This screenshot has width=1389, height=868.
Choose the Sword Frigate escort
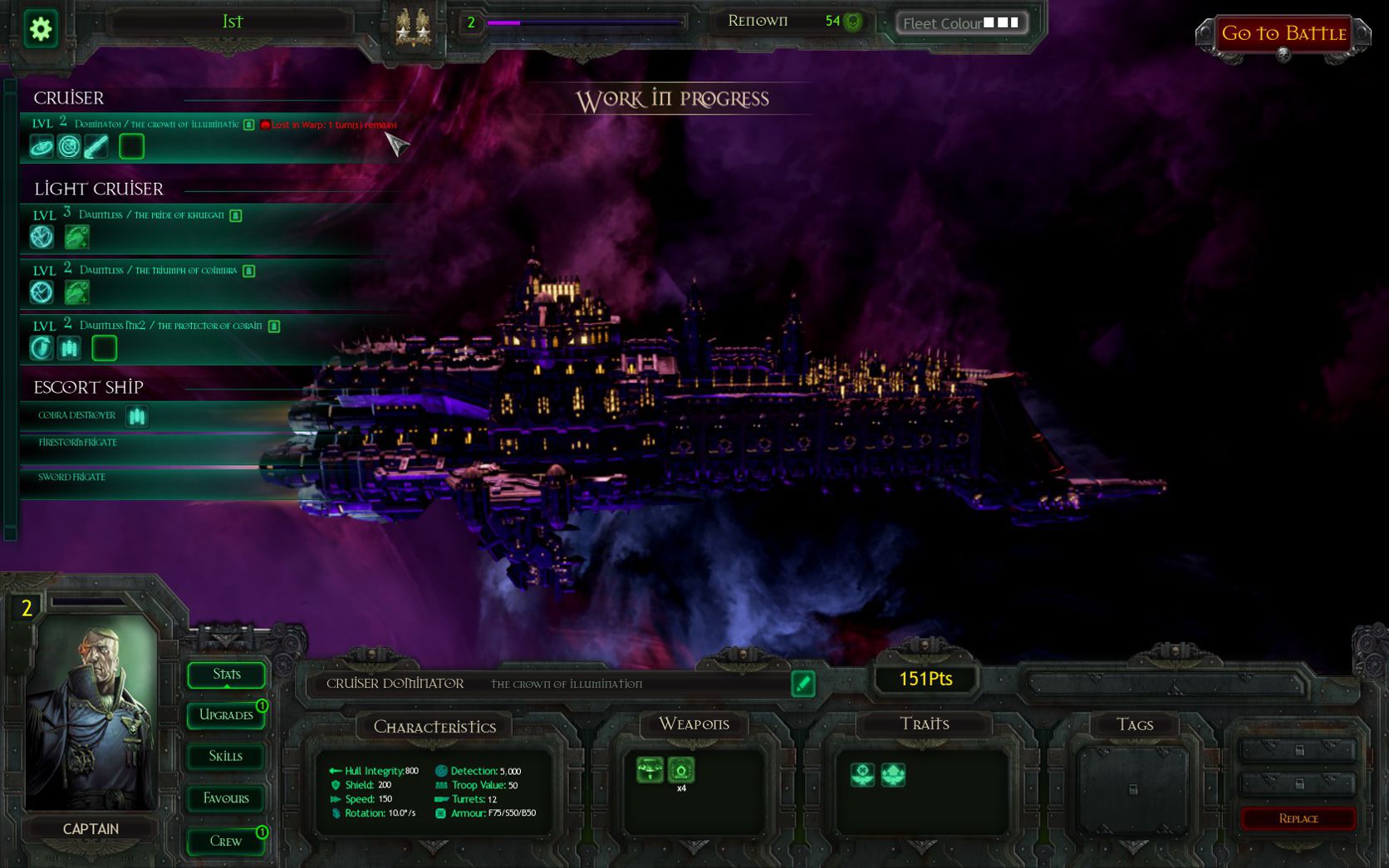click(71, 478)
